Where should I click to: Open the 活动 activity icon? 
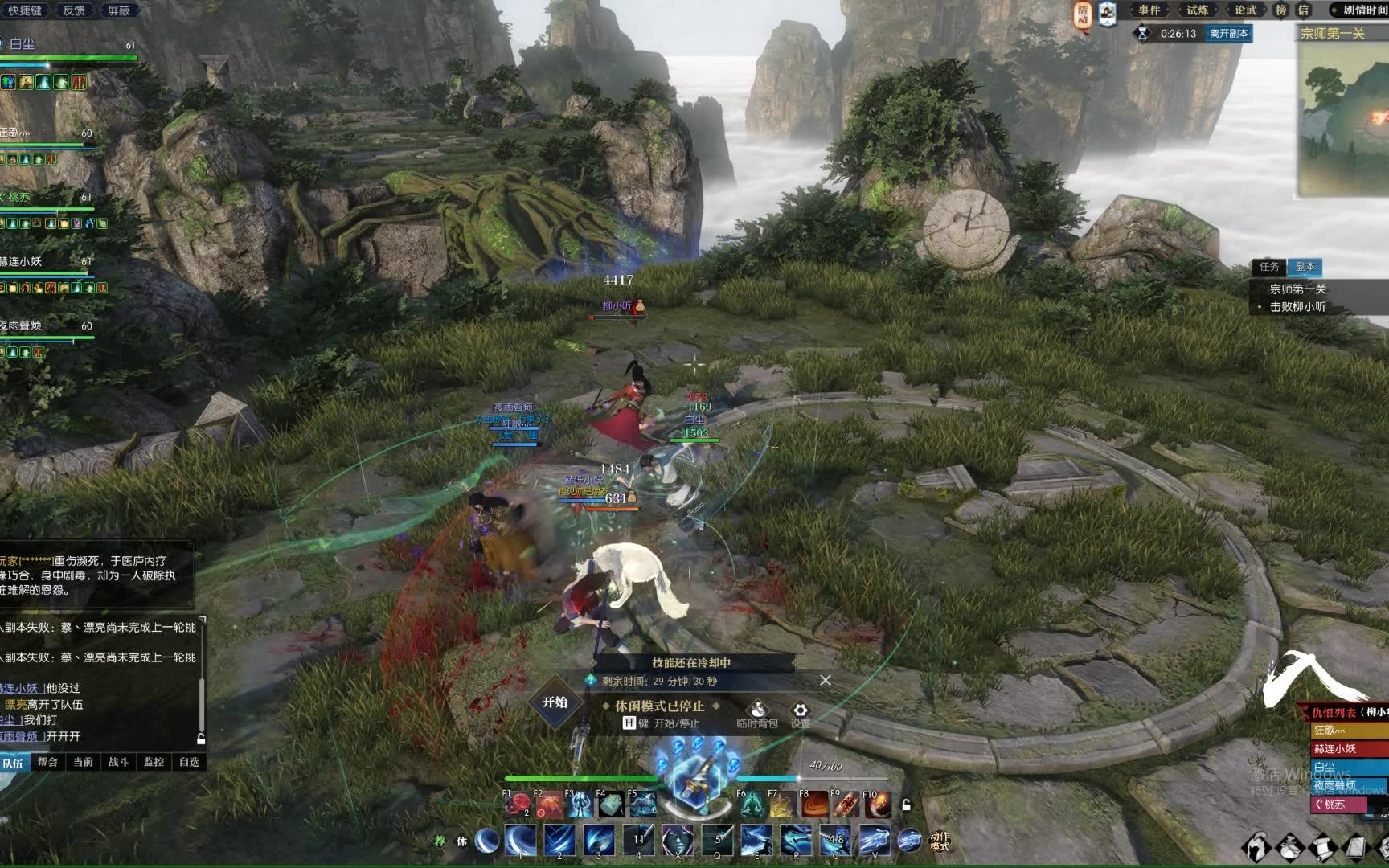tap(1083, 14)
